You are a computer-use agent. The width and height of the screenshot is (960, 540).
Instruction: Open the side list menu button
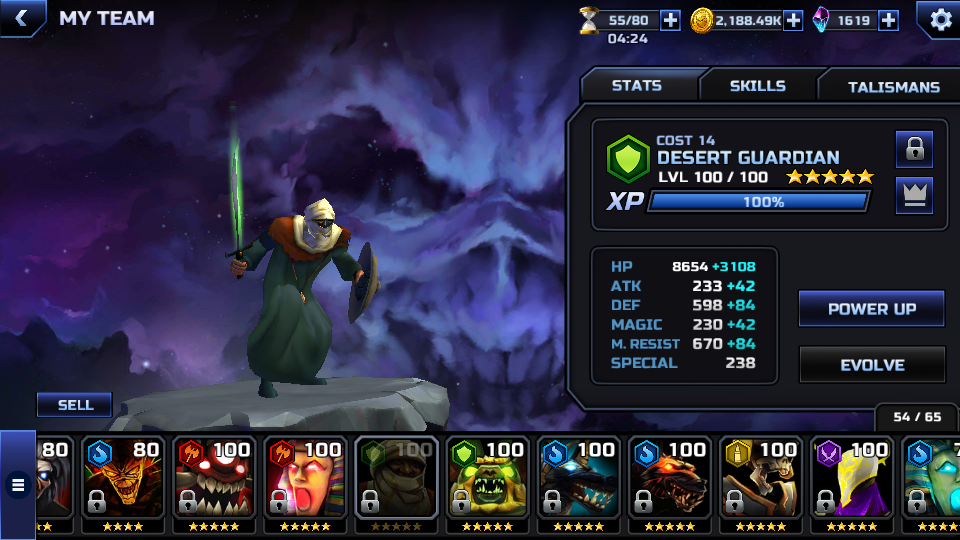(x=17, y=486)
